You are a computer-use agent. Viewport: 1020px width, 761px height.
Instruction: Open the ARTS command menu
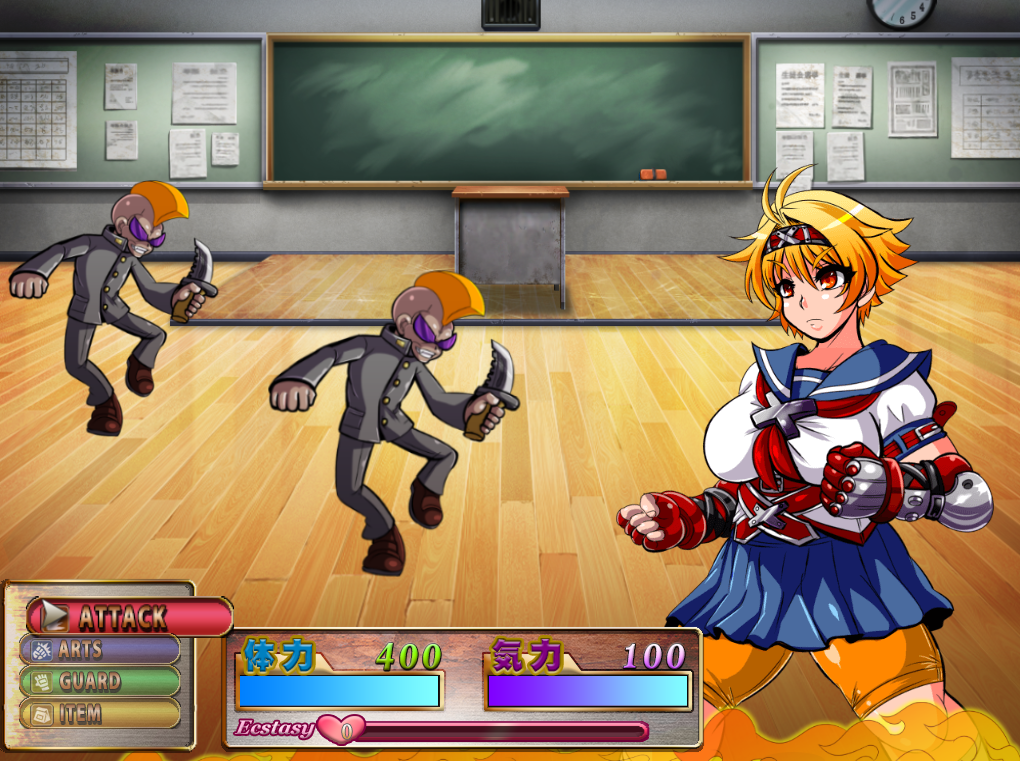[100, 649]
